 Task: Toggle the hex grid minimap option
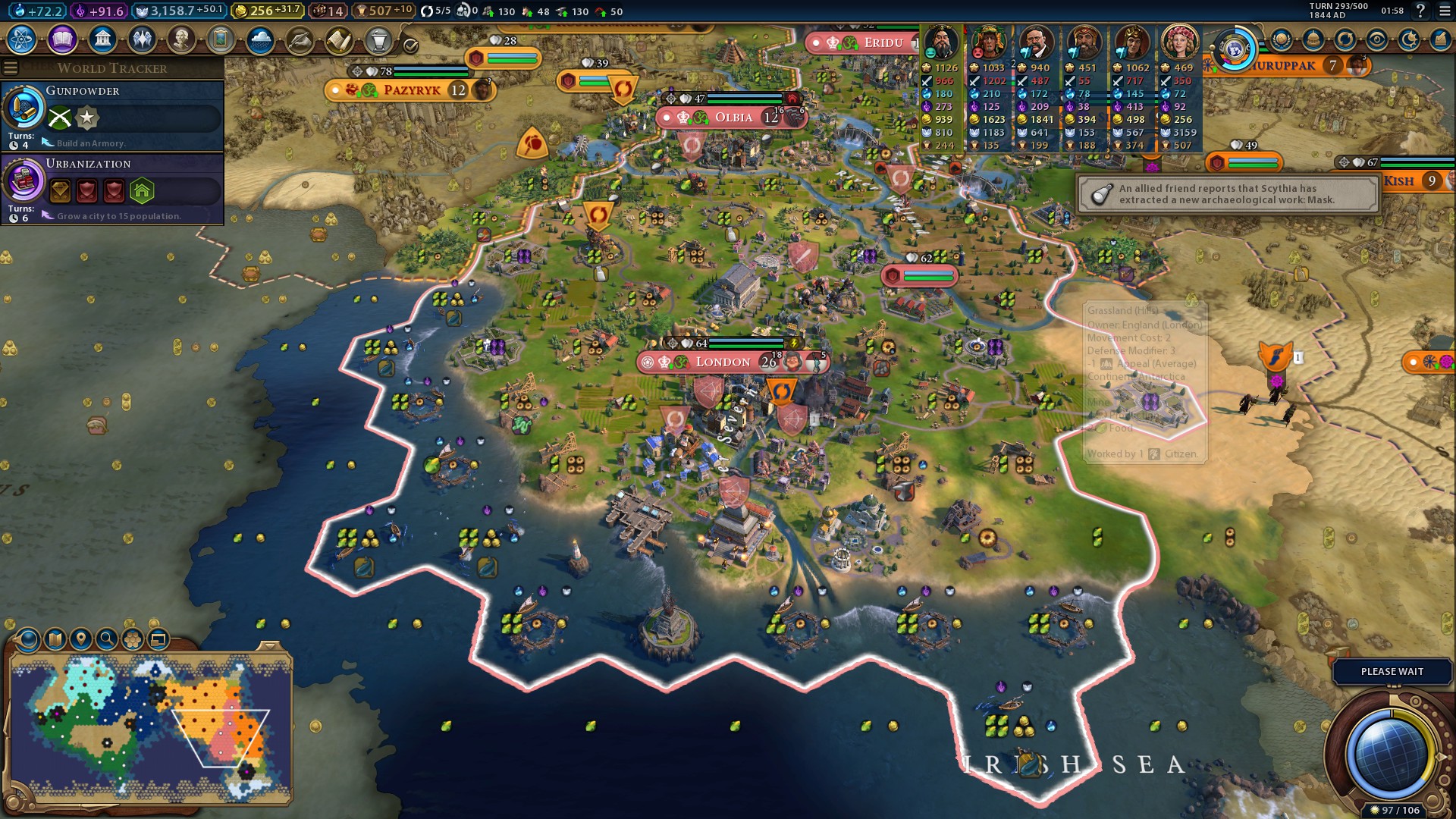point(133,639)
